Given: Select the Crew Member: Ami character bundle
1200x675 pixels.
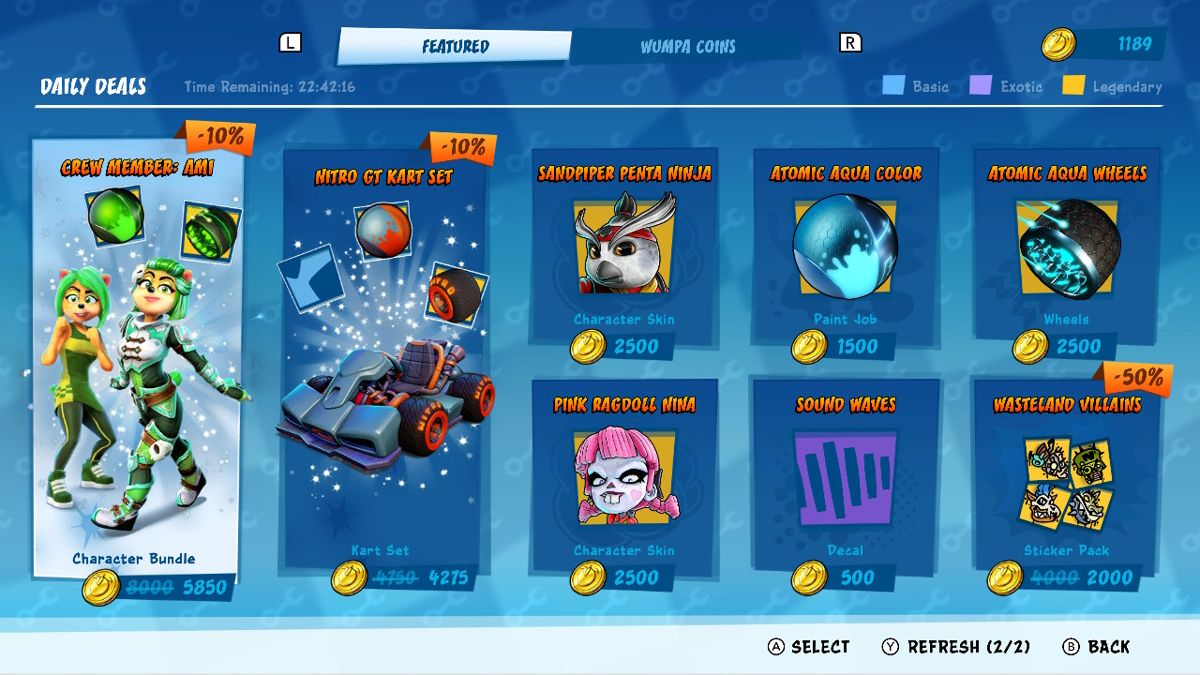Looking at the screenshot, I should click(x=137, y=360).
